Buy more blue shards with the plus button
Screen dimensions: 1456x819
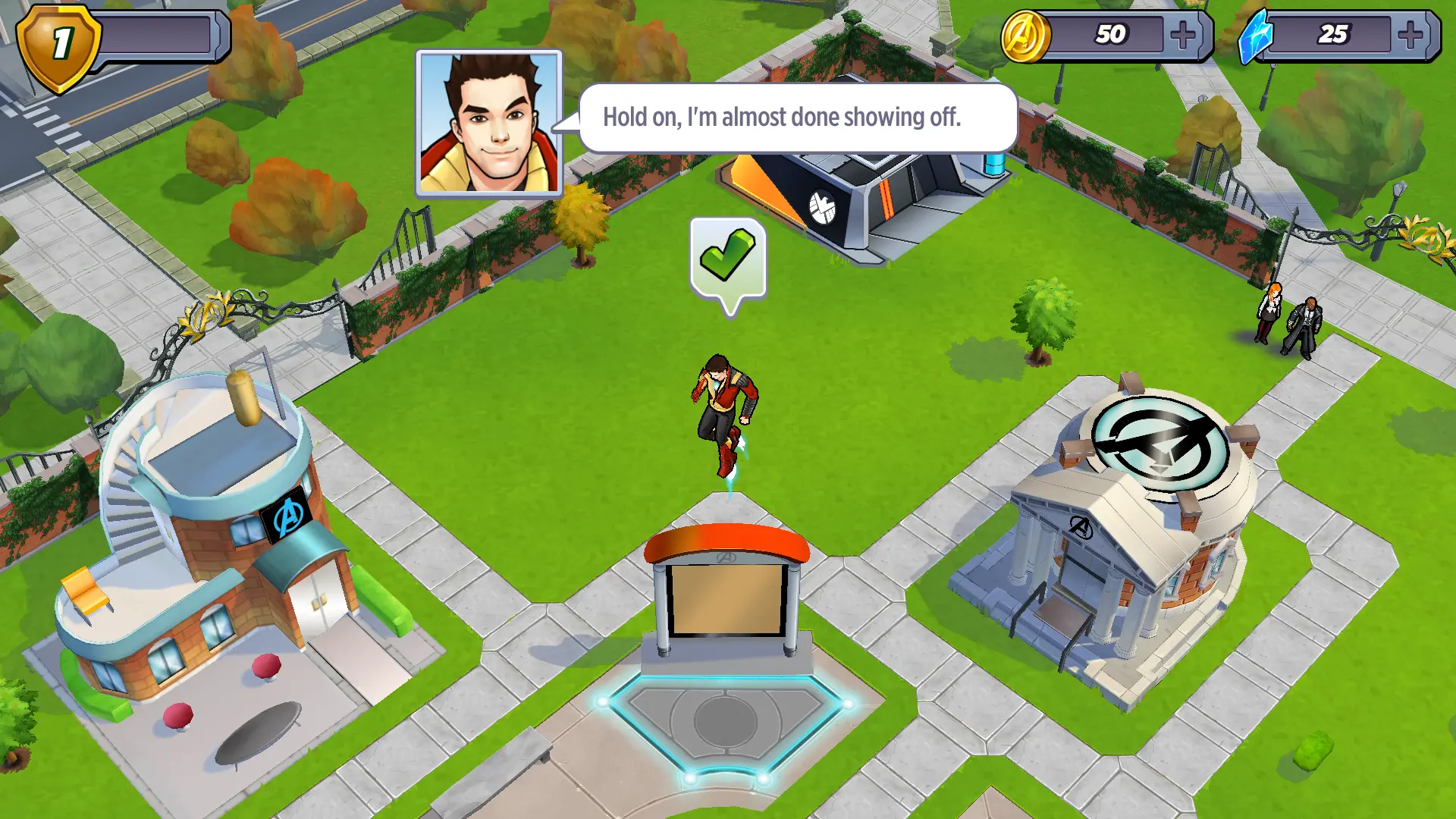point(1410,35)
